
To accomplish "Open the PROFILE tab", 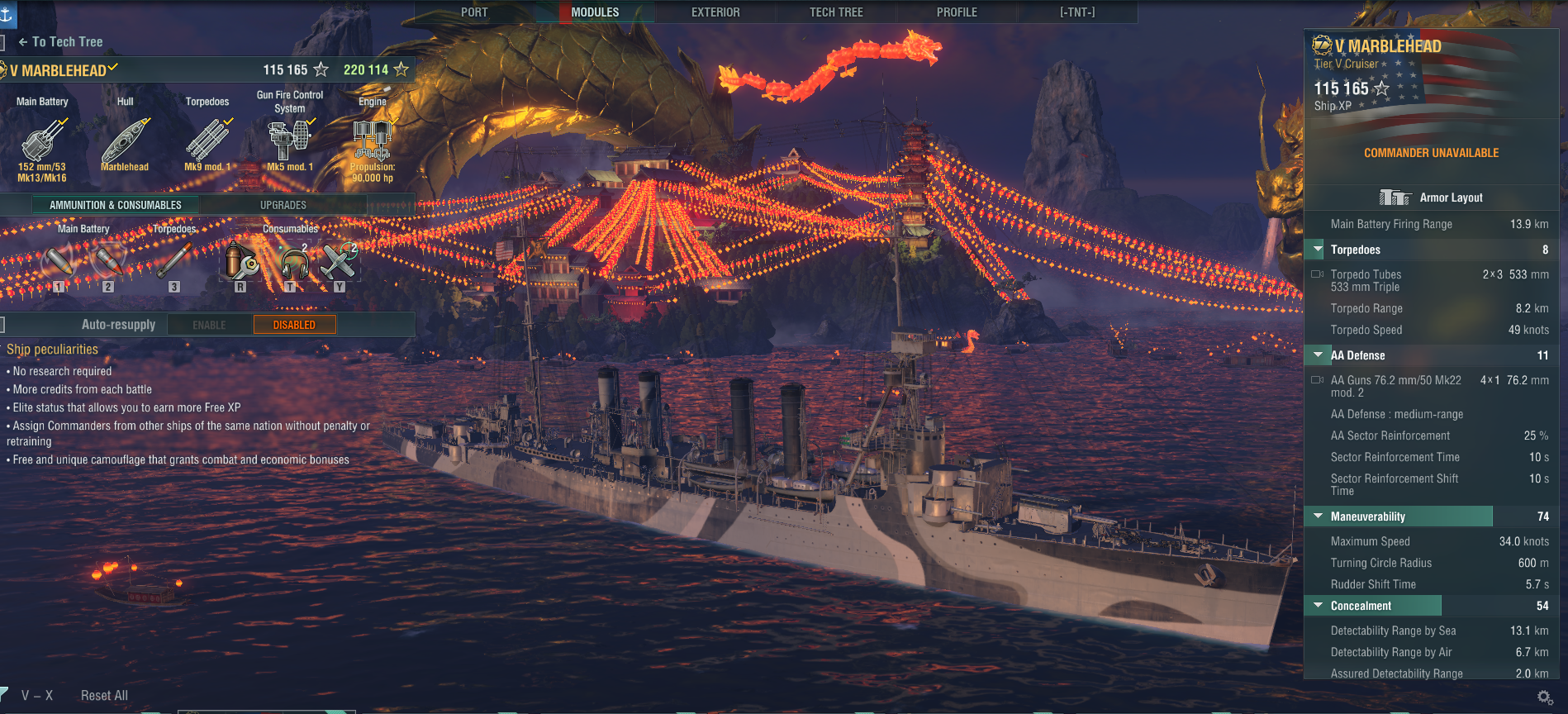I will pyautogui.click(x=957, y=12).
